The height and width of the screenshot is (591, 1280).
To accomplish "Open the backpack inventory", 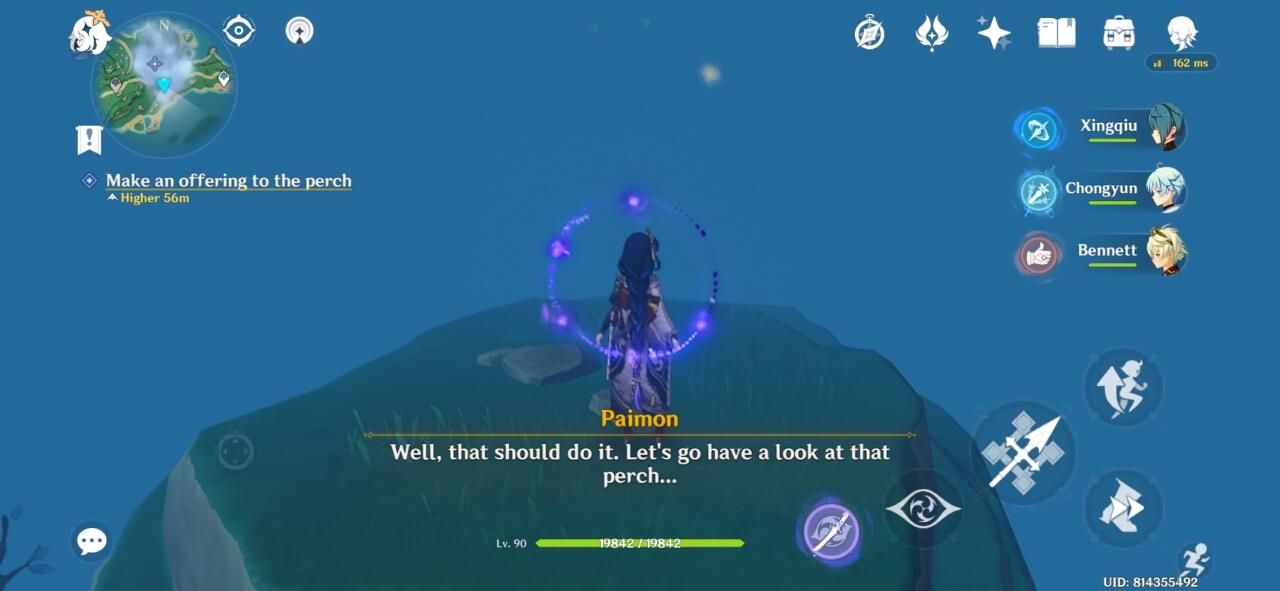I will 1118,33.
